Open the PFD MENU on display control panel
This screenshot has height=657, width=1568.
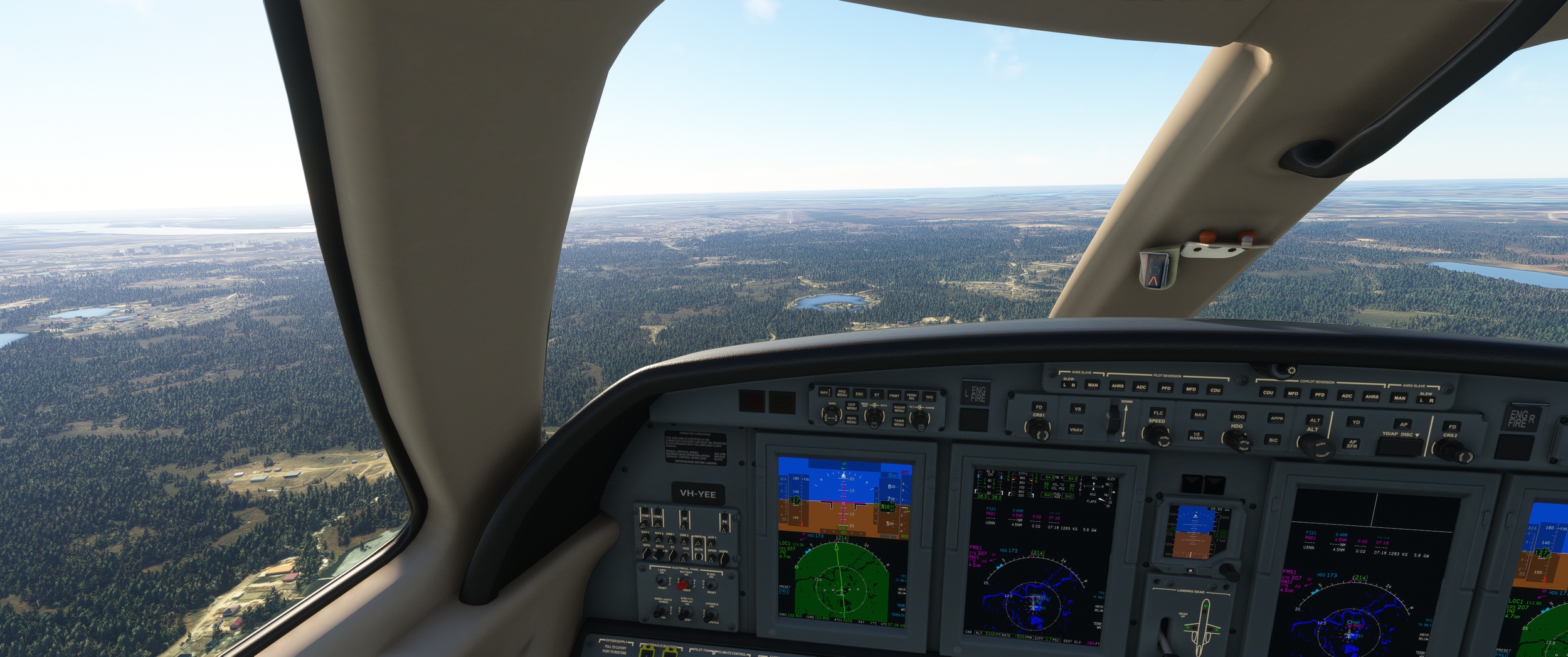(x=842, y=393)
